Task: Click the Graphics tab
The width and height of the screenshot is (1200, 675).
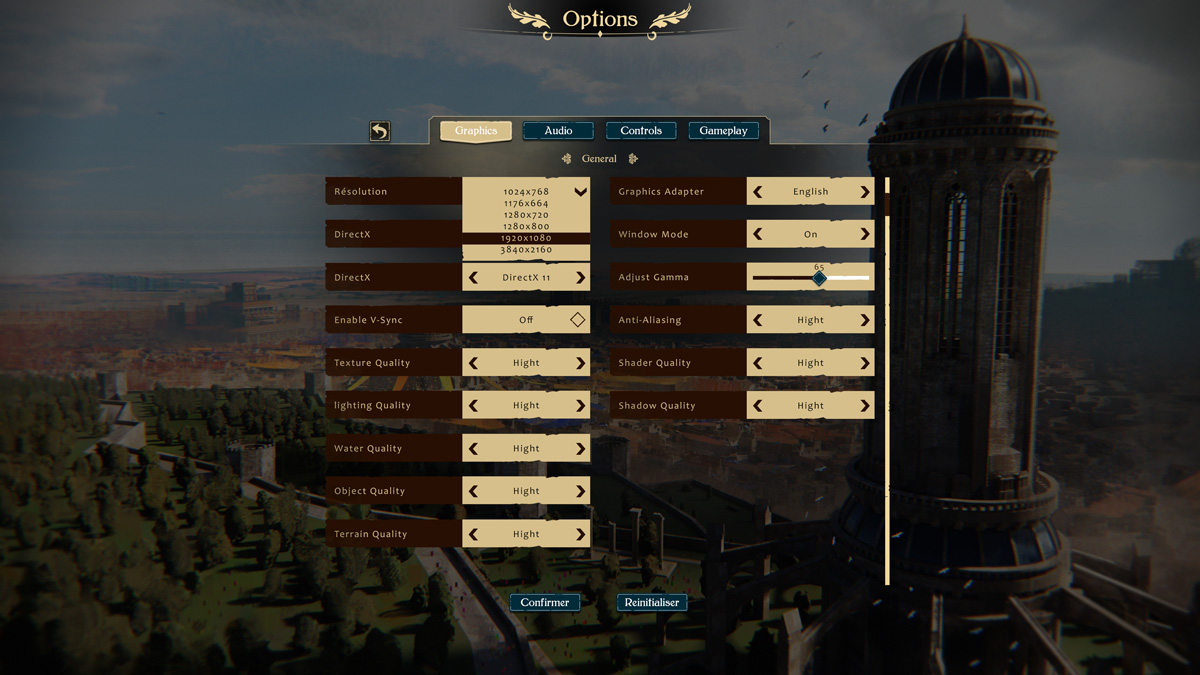Action: [476, 131]
